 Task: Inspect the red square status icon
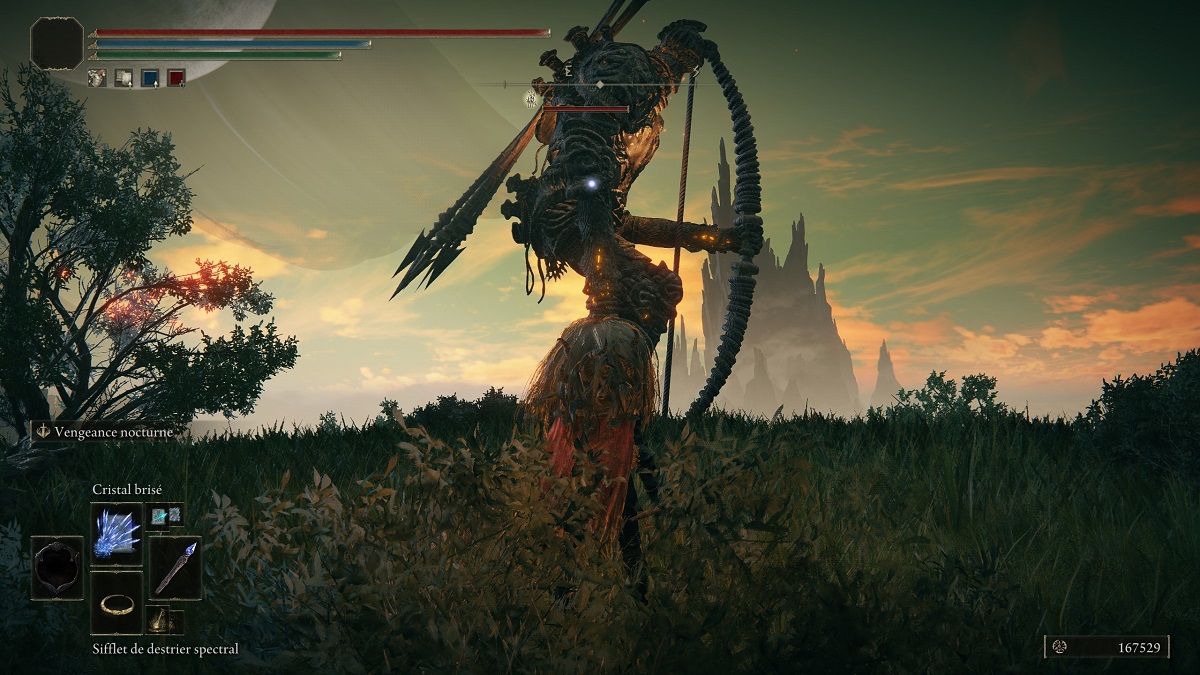click(x=176, y=77)
